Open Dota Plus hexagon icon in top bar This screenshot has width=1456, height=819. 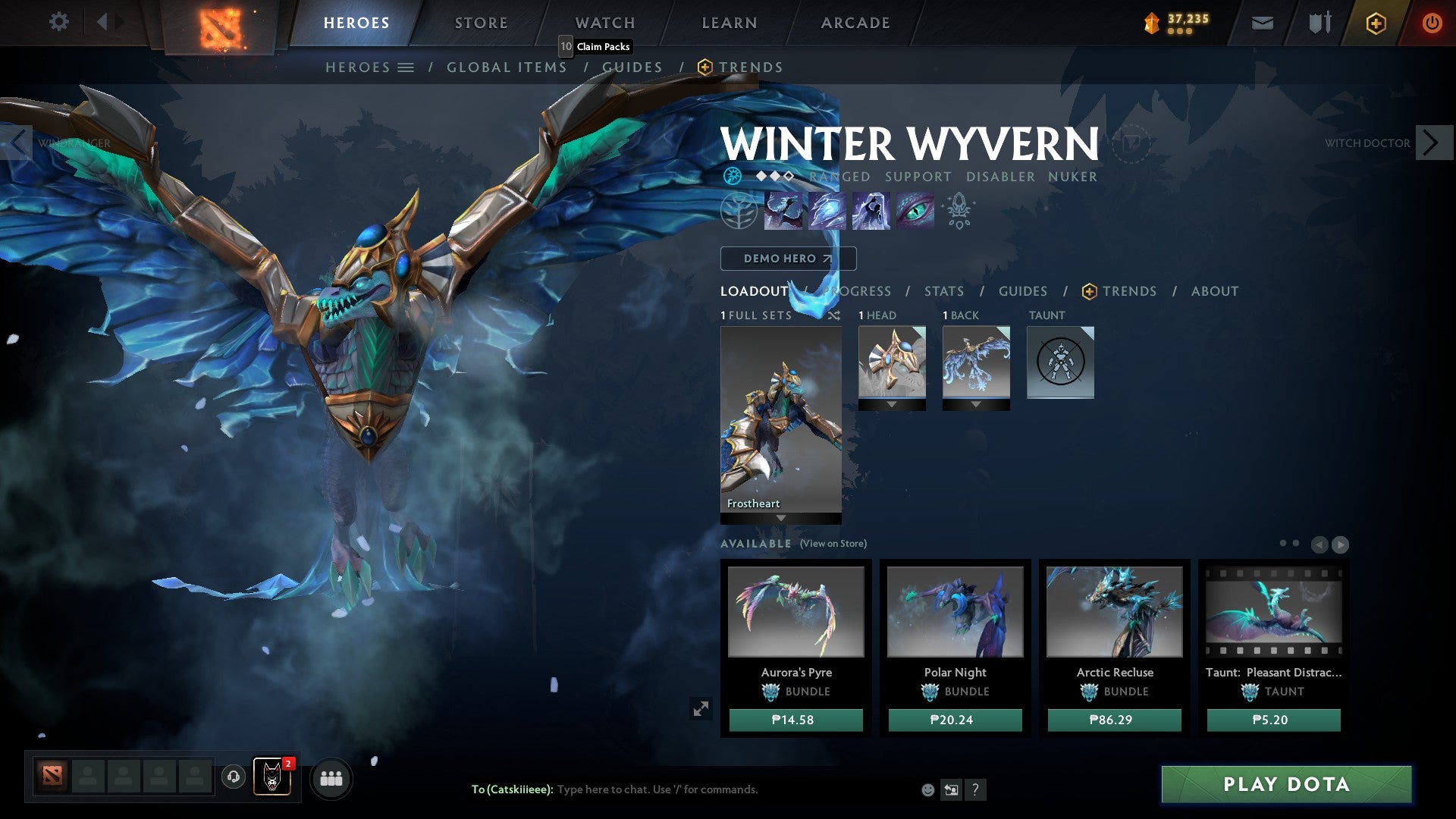1378,23
